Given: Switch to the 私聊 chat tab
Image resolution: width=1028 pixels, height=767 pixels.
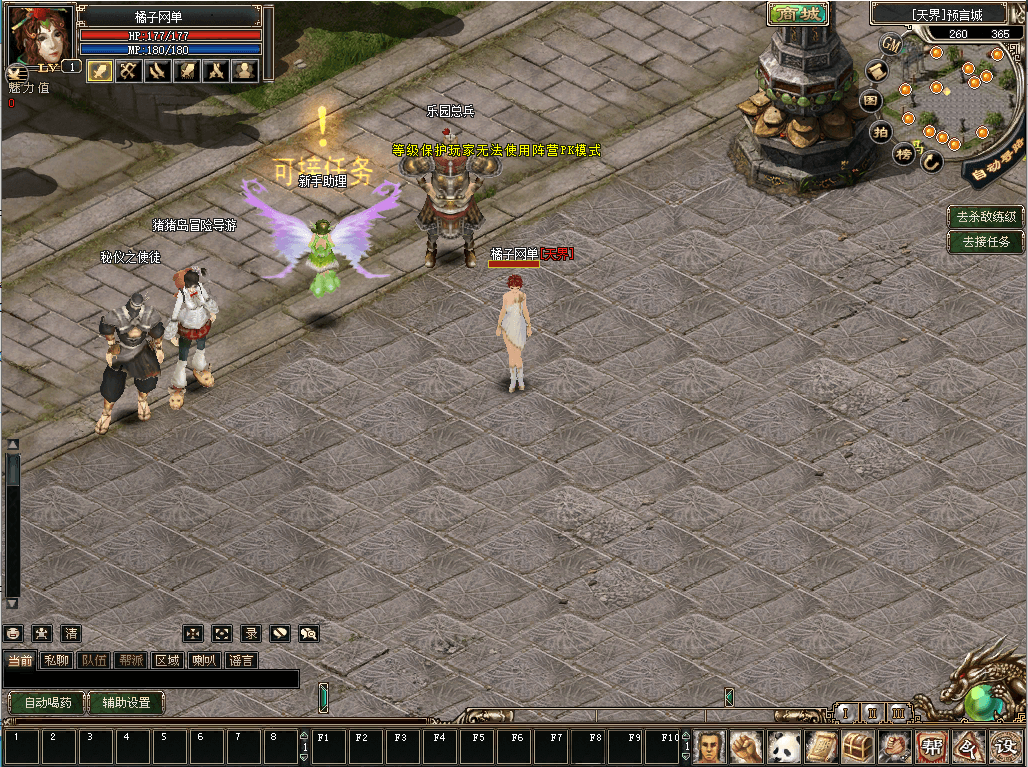Looking at the screenshot, I should pyautogui.click(x=57, y=660).
